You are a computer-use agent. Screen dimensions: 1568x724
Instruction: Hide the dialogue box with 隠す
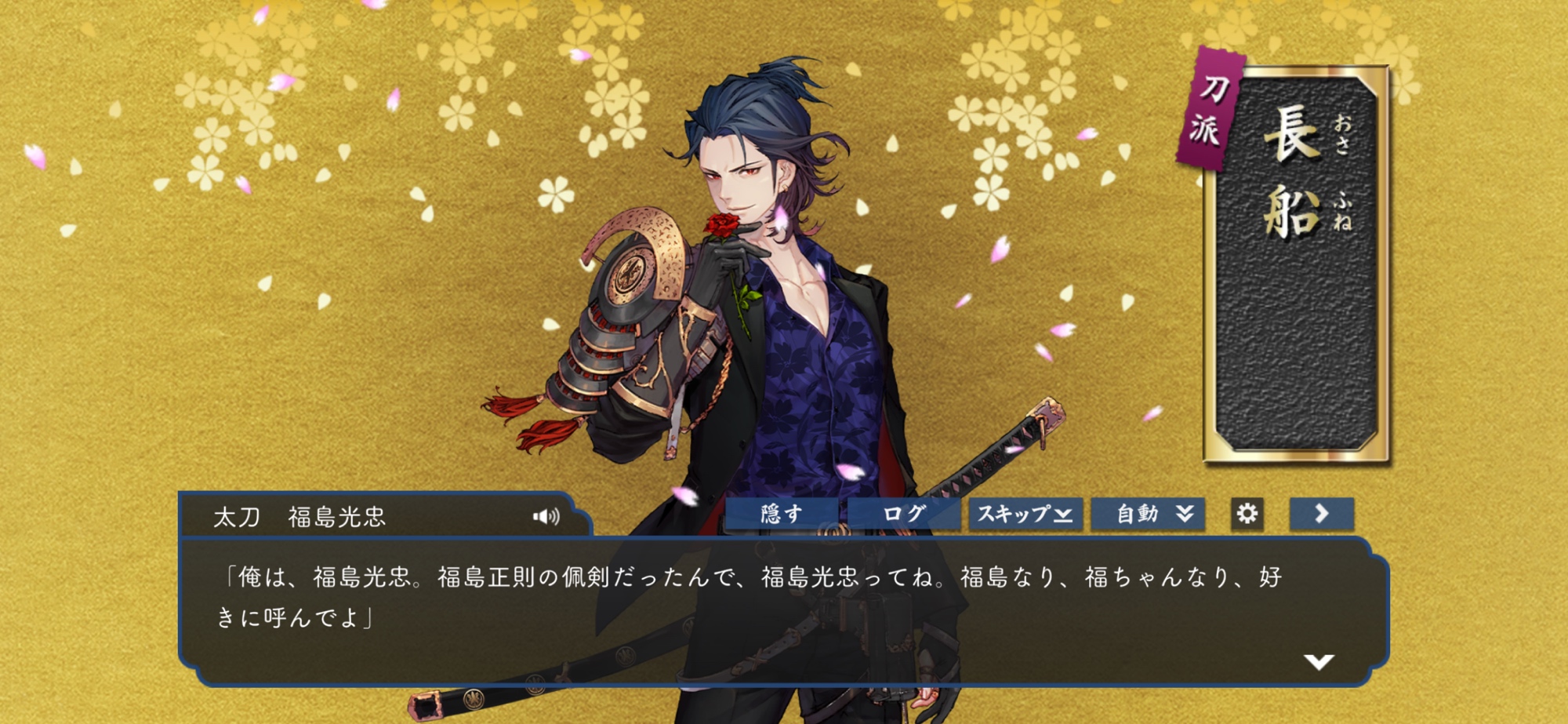tap(781, 515)
